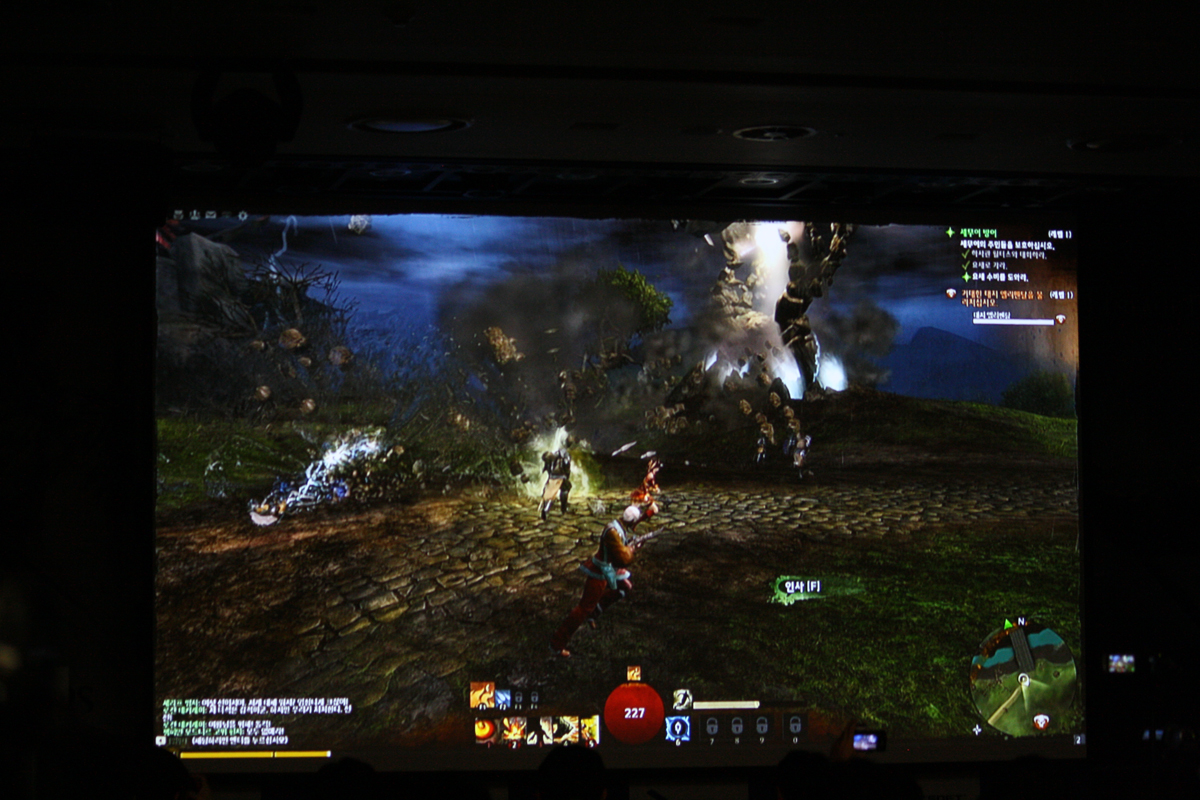Click the red event marker on minimap
Image resolution: width=1200 pixels, height=800 pixels.
click(x=1041, y=721)
